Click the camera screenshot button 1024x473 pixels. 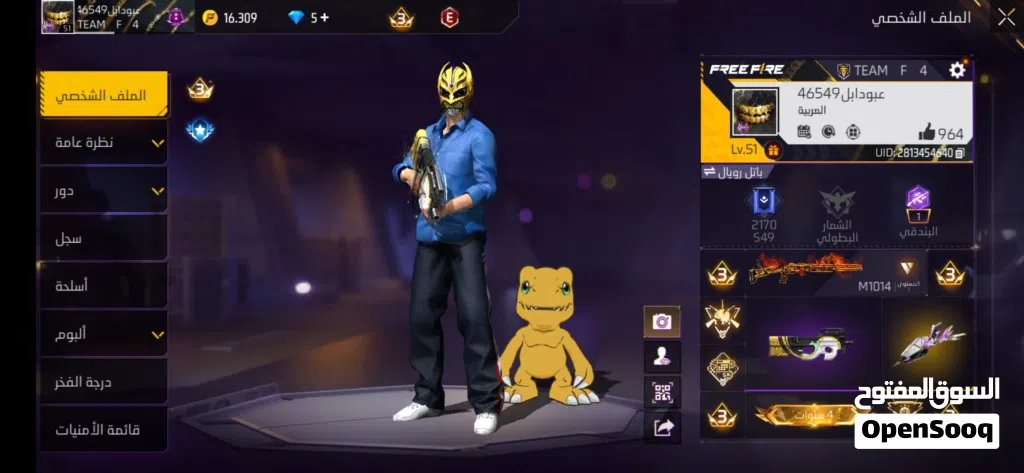click(662, 322)
